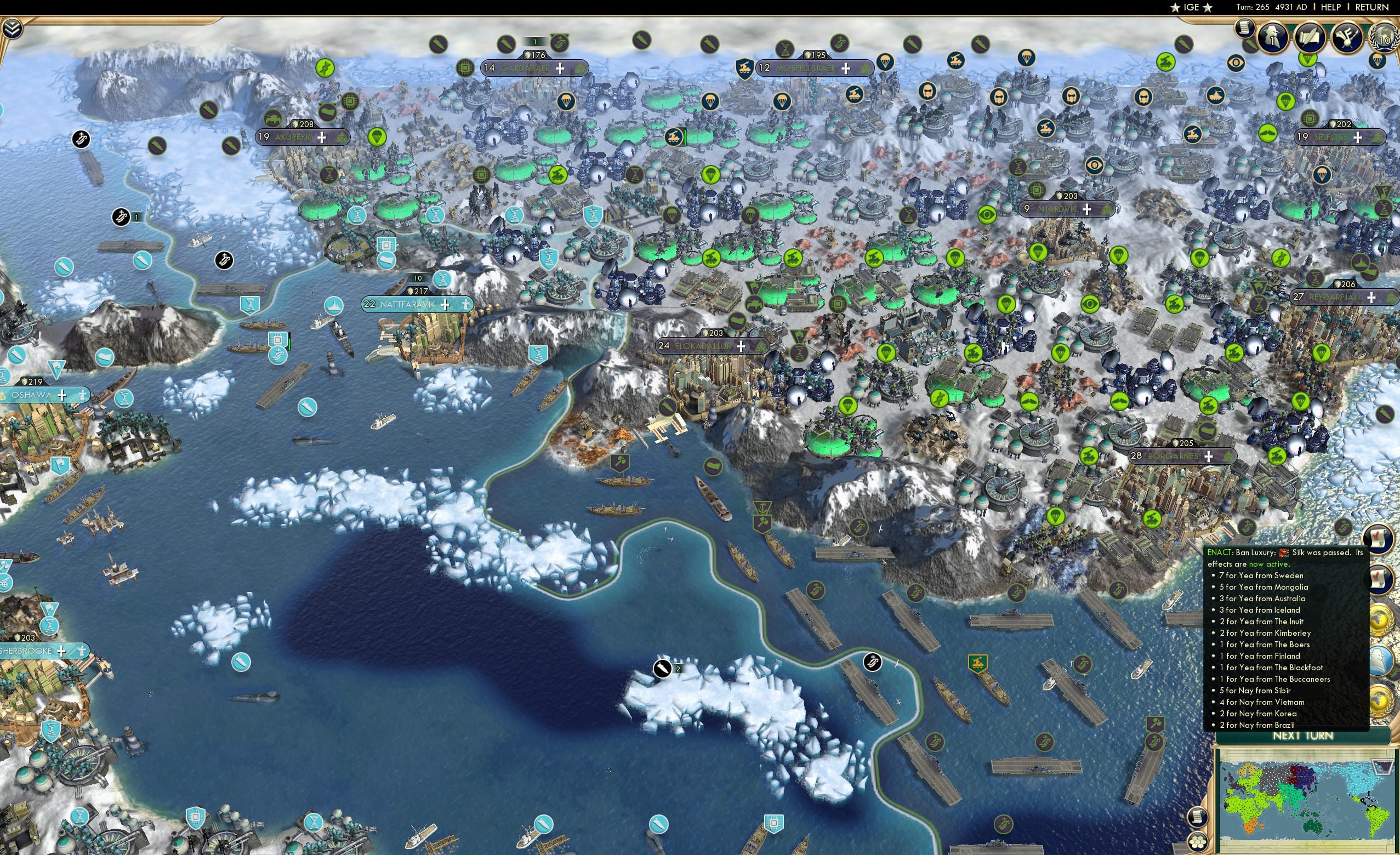This screenshot has width=1400, height=855.
Task: Open the Culture overview music note icon
Action: [1346, 37]
